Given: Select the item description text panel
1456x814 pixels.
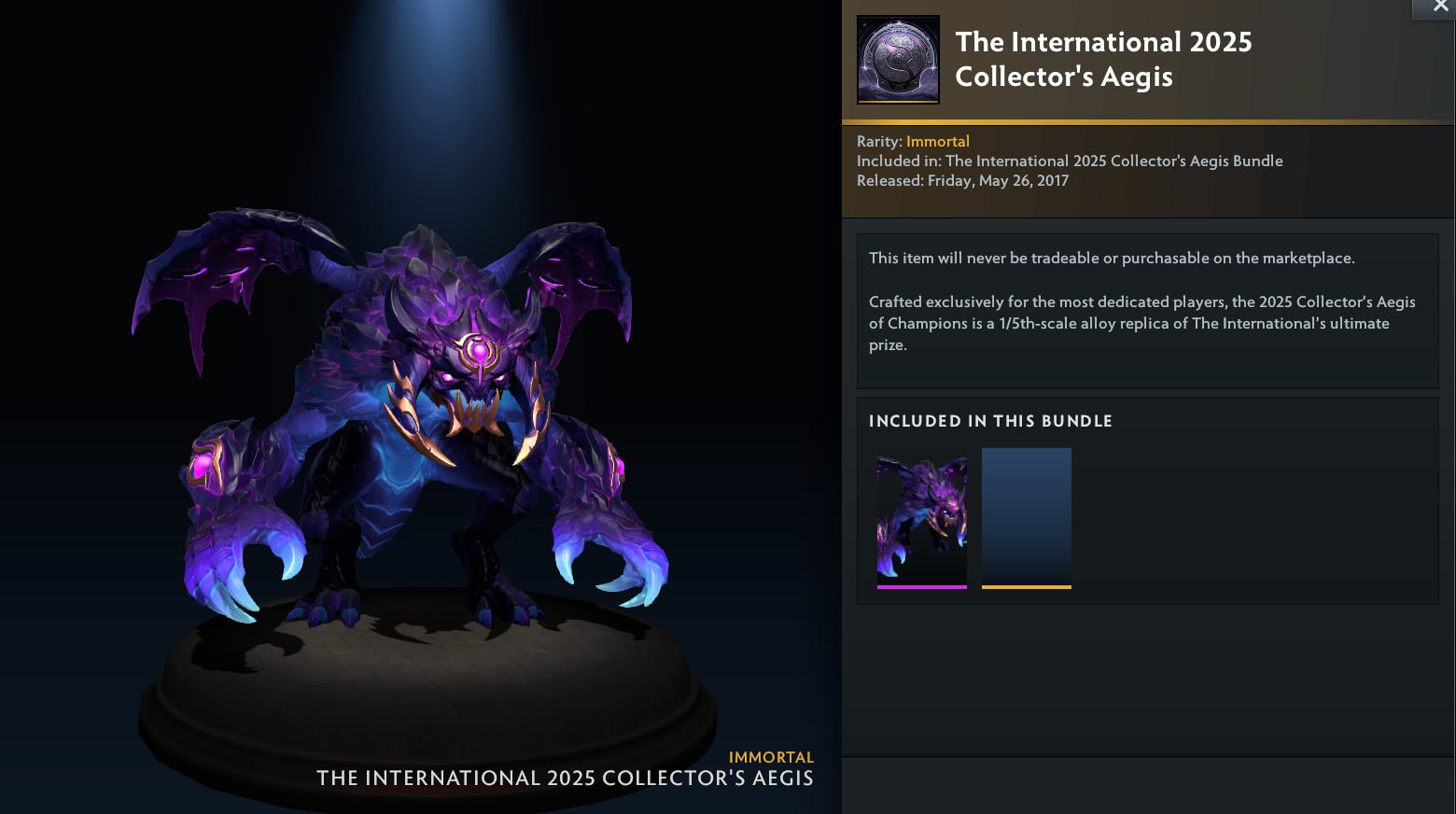Looking at the screenshot, I should (1147, 310).
